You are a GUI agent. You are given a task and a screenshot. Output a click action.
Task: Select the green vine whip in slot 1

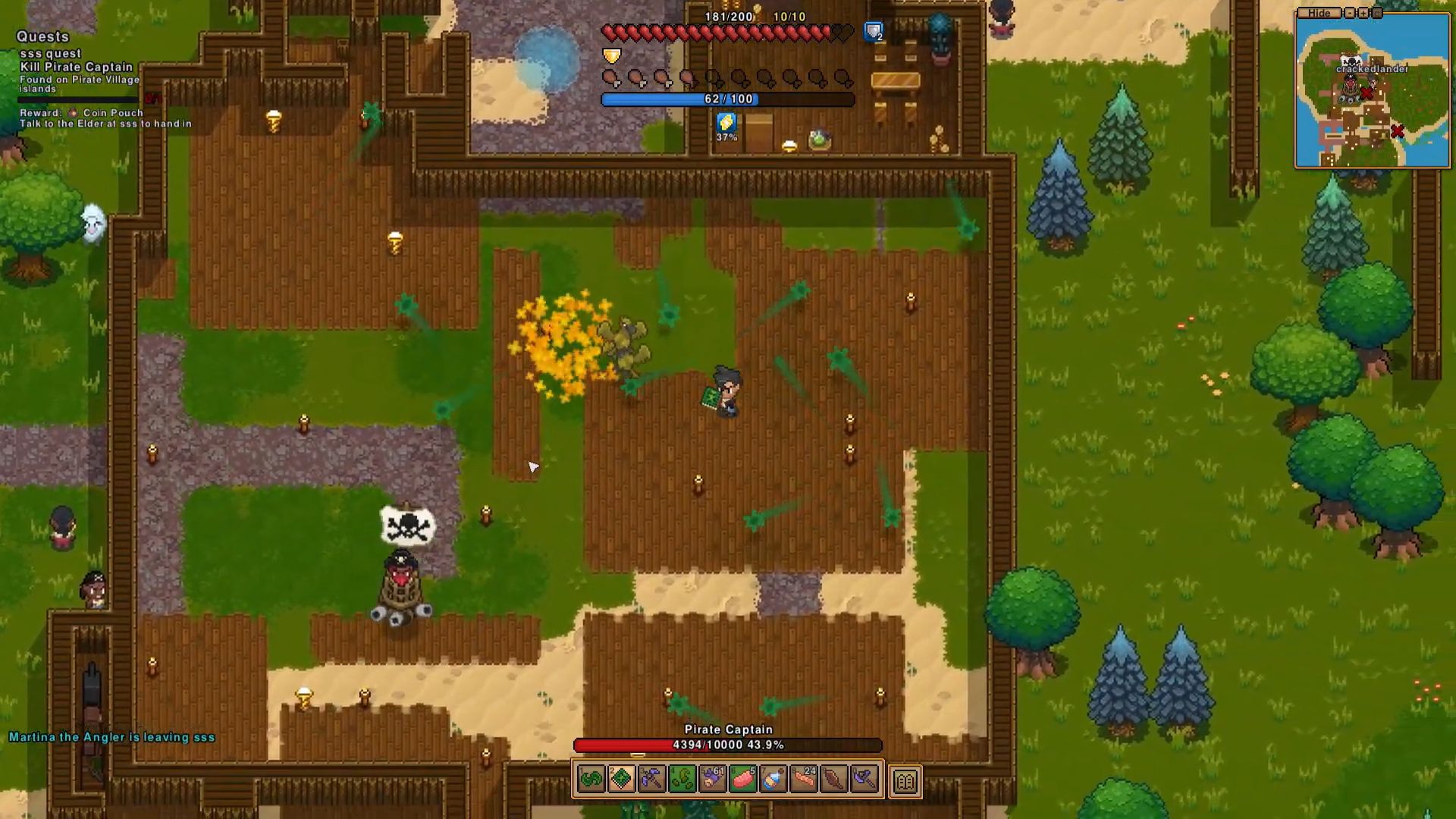pyautogui.click(x=591, y=779)
